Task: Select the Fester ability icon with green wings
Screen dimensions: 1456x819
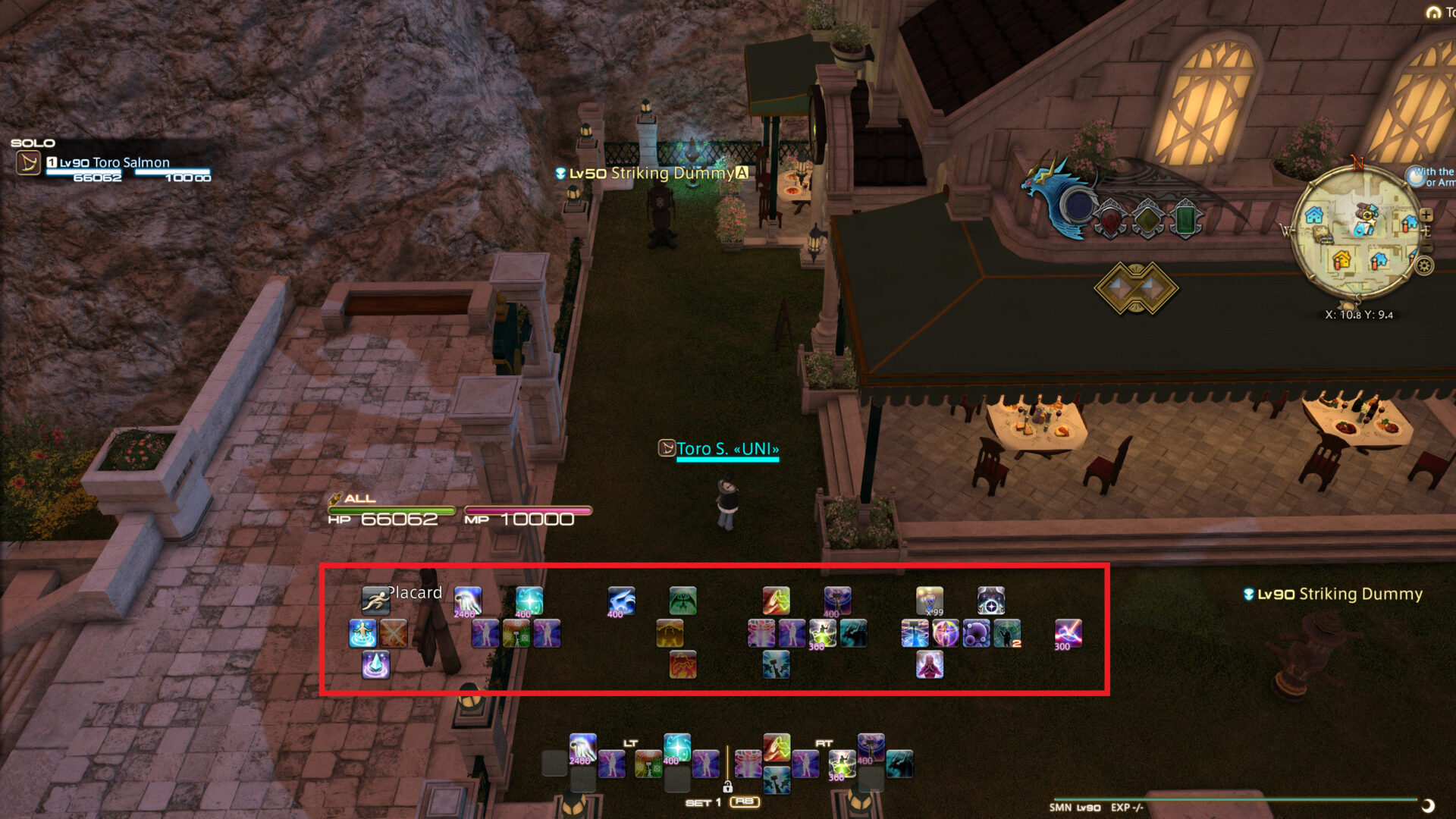Action: pos(682,601)
